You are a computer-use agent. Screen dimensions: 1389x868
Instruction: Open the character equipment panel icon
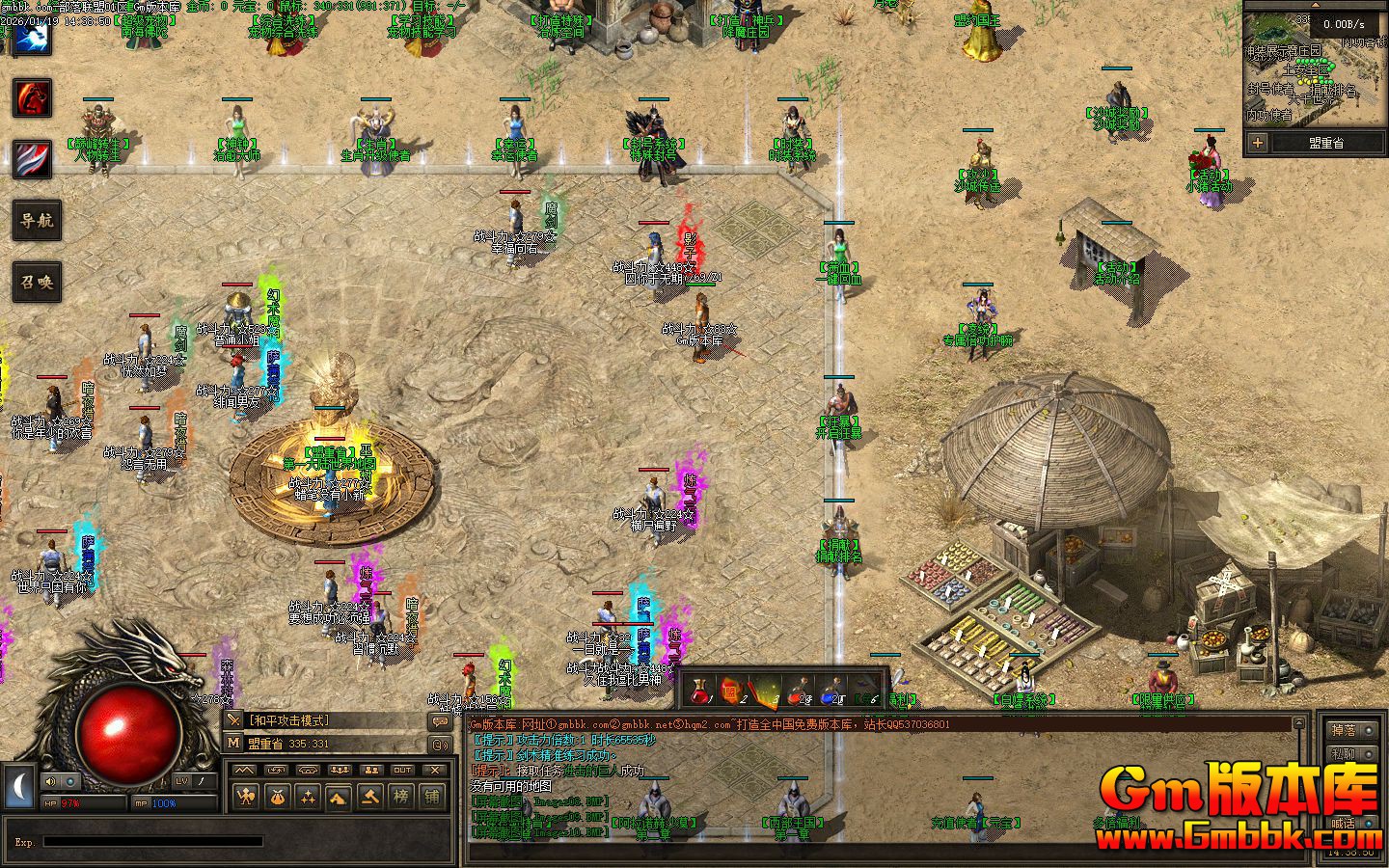point(245,797)
